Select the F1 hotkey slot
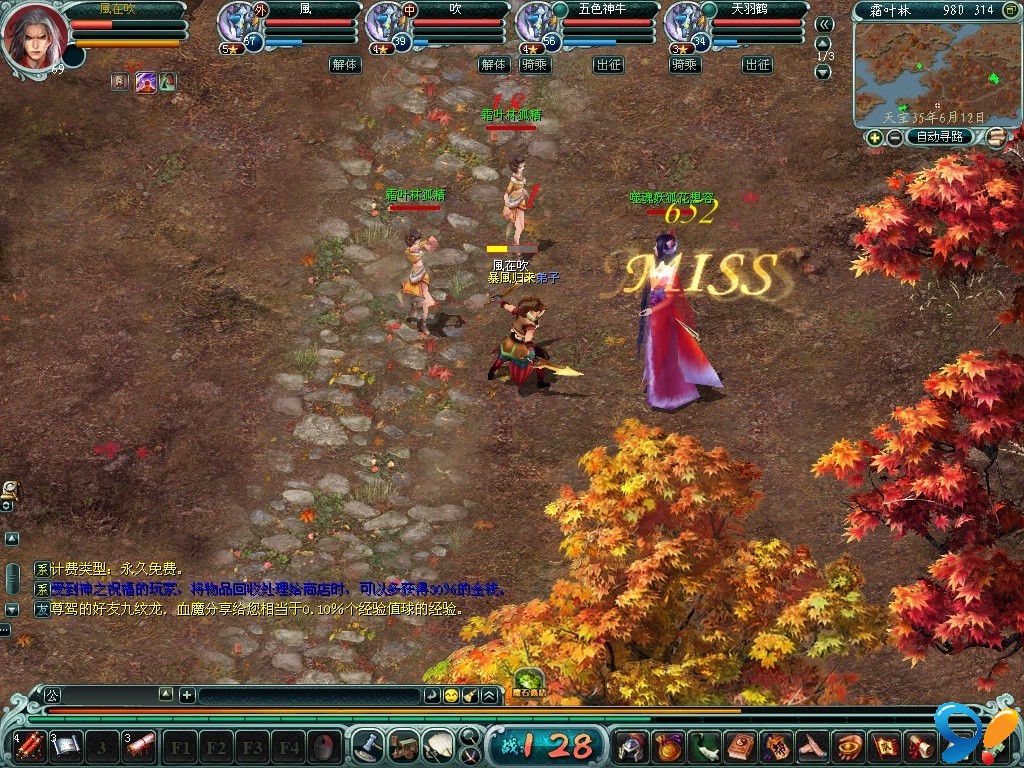This screenshot has width=1024, height=768. pos(181,746)
